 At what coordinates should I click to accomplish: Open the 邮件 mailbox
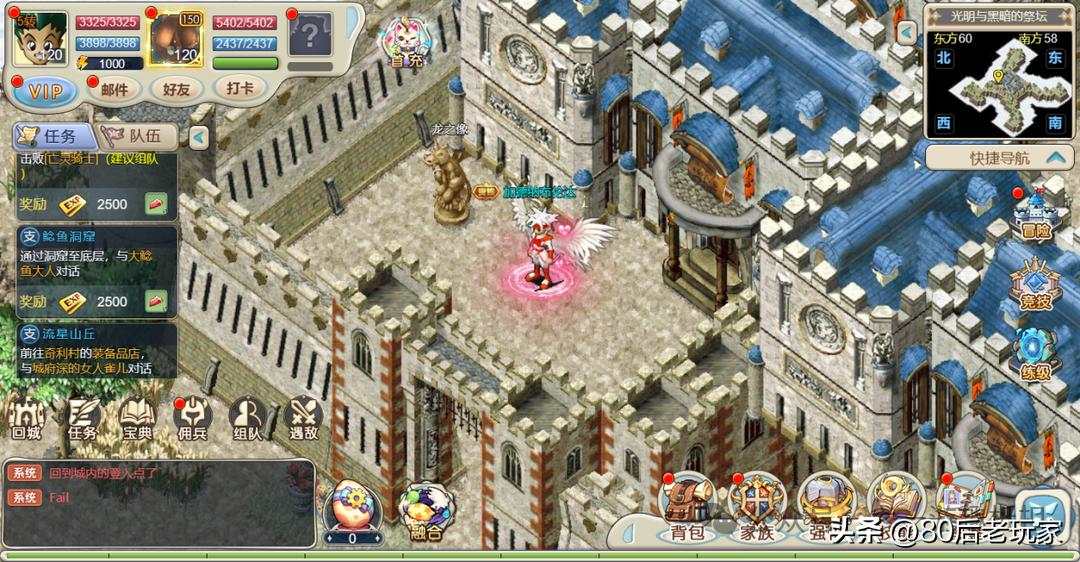(115, 89)
